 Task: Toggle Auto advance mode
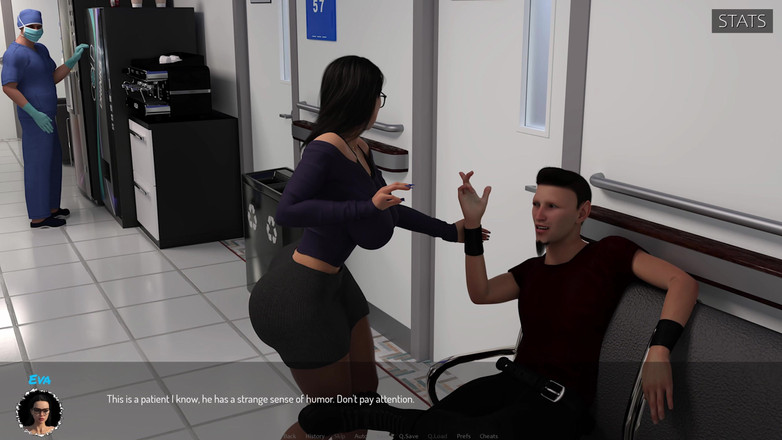click(x=360, y=436)
